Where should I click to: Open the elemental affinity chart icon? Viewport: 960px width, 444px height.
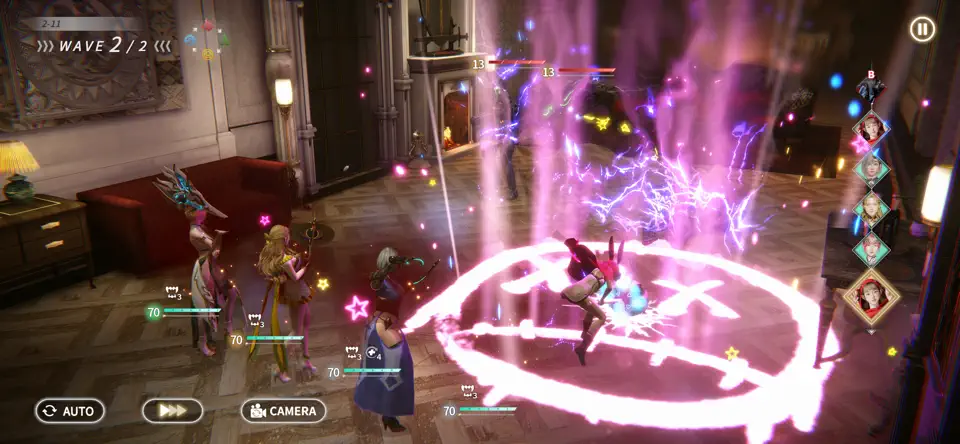(x=207, y=40)
